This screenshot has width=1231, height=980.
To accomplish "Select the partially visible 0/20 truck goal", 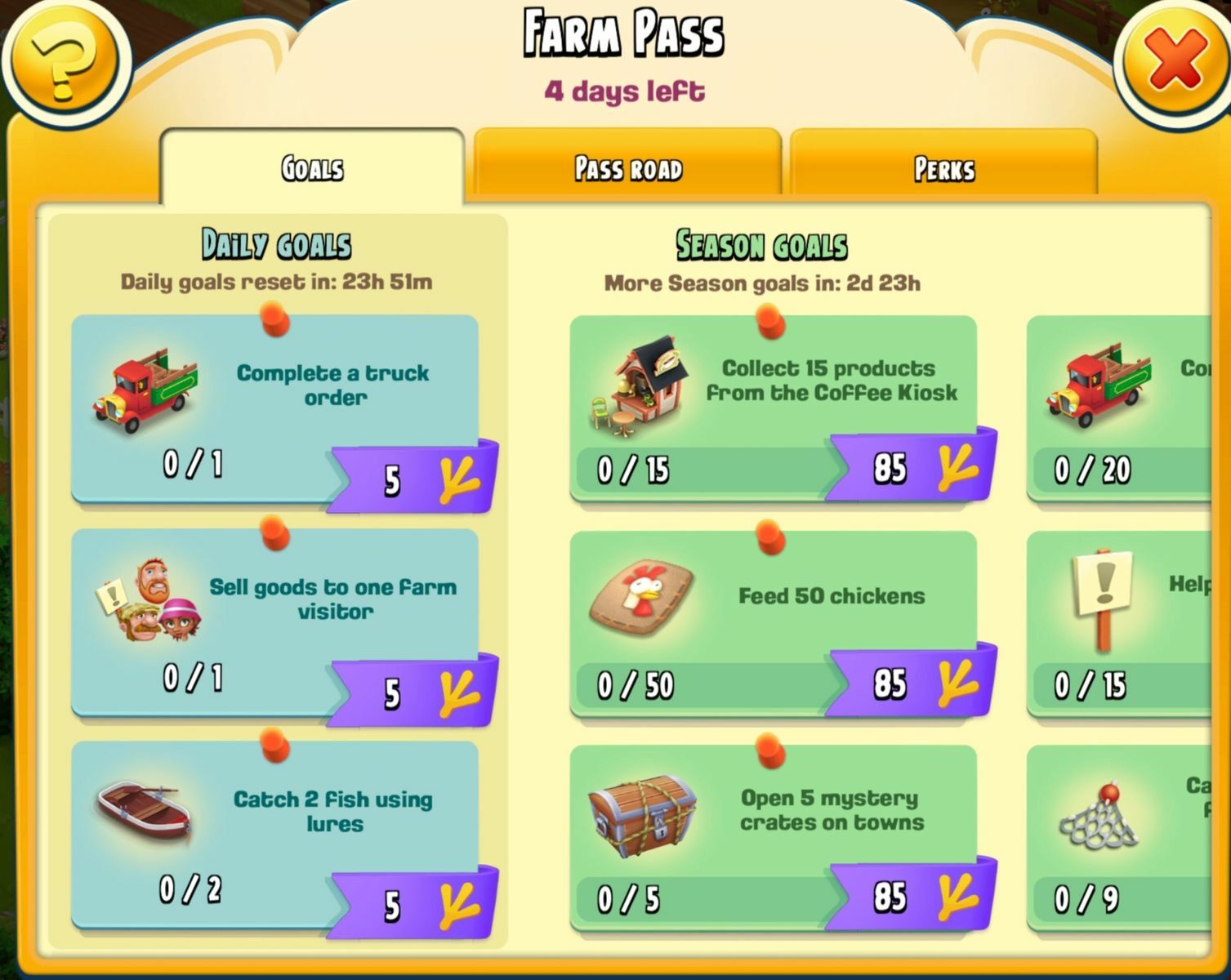I will pos(1119,408).
